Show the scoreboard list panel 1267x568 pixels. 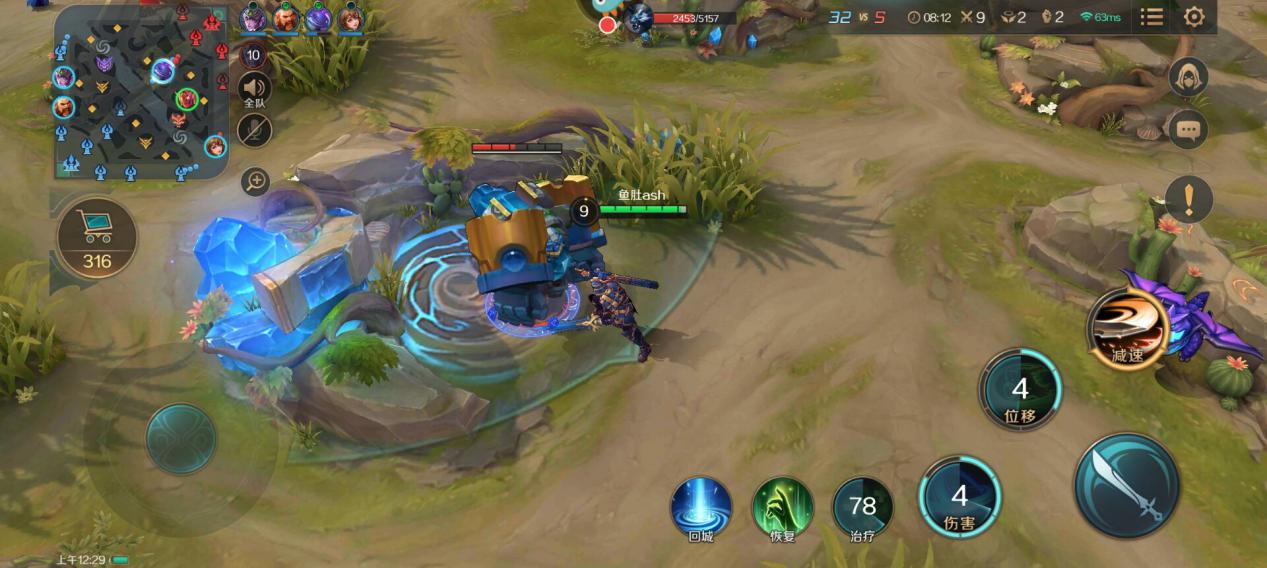[x=1152, y=17]
